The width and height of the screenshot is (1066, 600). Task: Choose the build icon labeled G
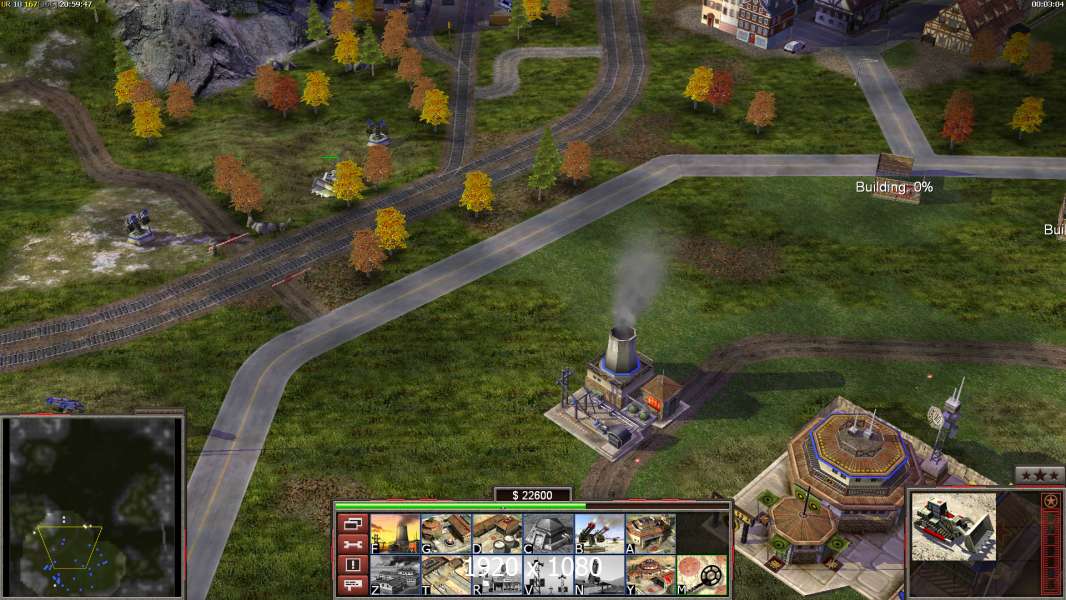[446, 533]
